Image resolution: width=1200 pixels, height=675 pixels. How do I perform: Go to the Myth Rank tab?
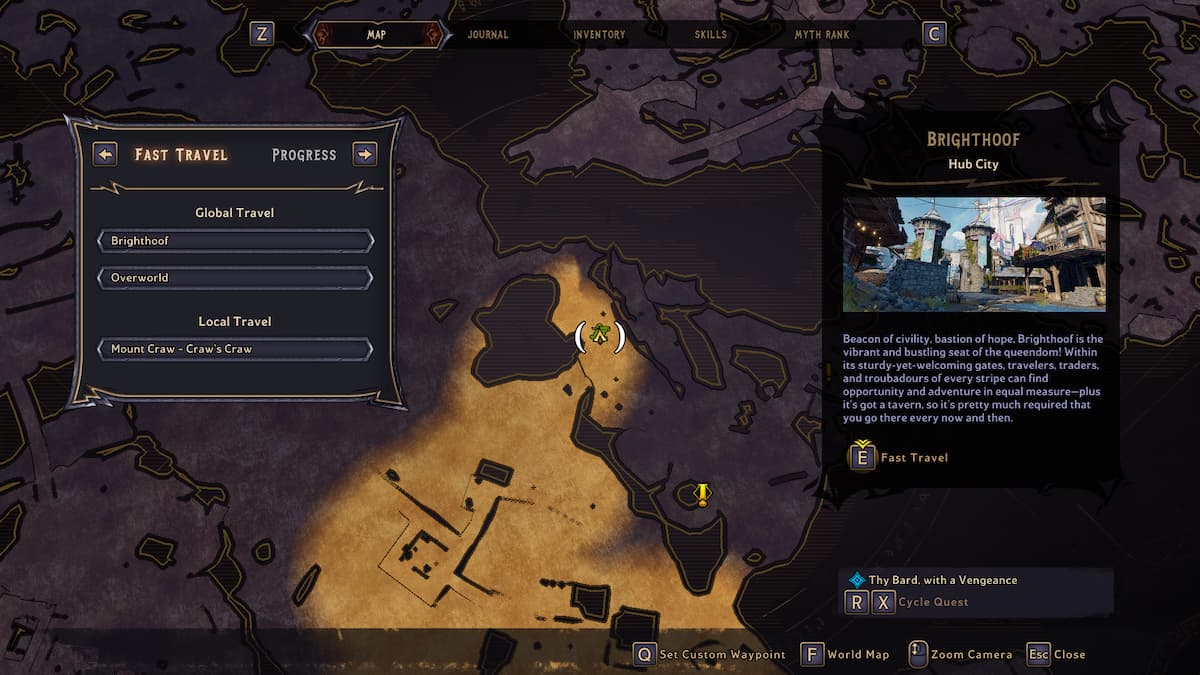pos(822,35)
